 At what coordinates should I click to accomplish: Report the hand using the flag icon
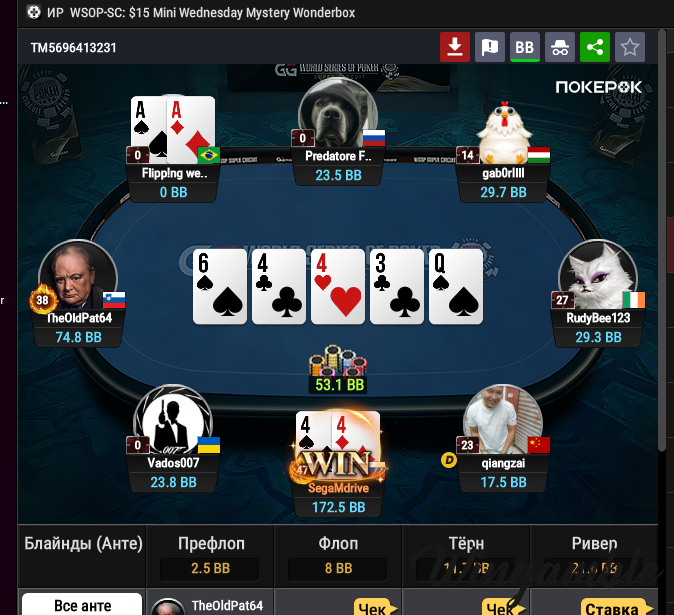pos(490,47)
